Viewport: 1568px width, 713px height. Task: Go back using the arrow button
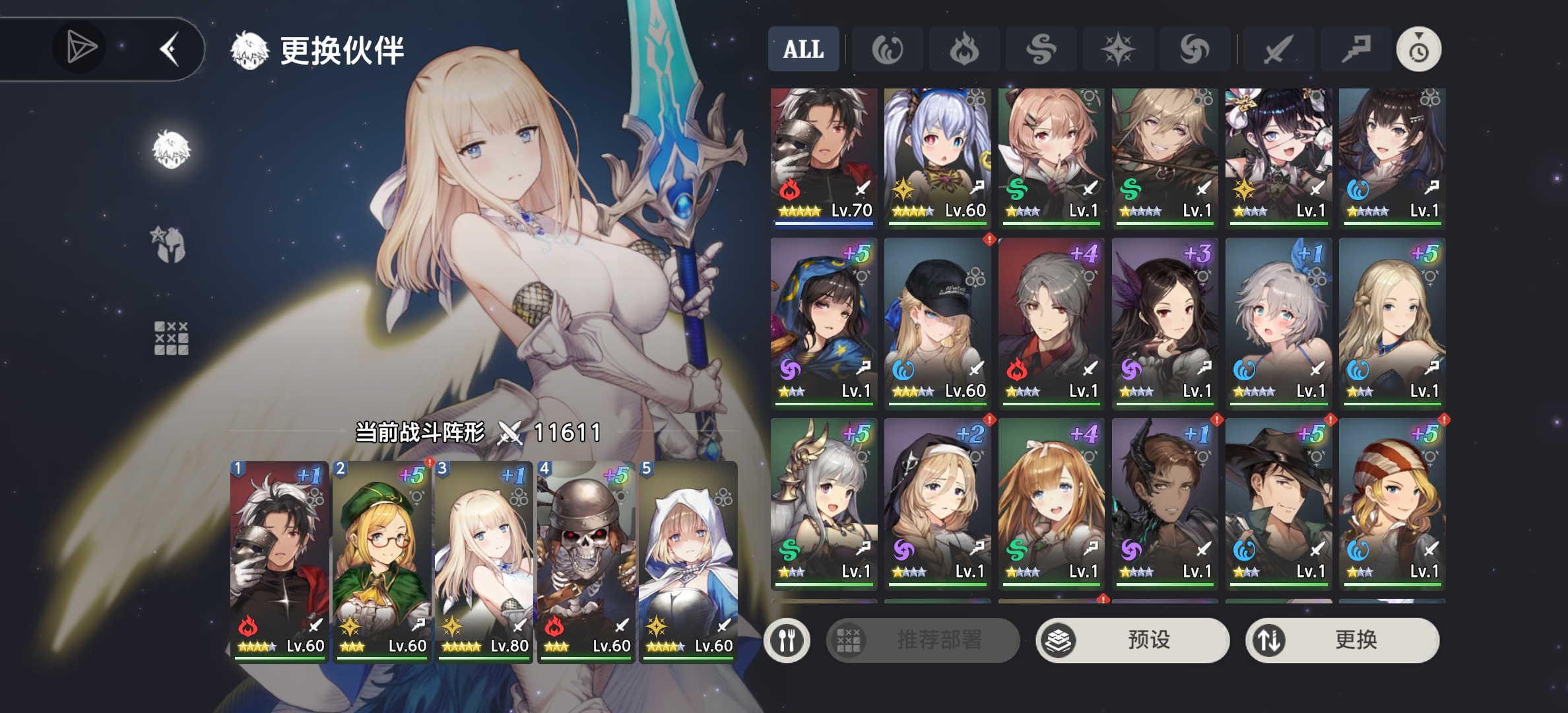tap(170, 50)
